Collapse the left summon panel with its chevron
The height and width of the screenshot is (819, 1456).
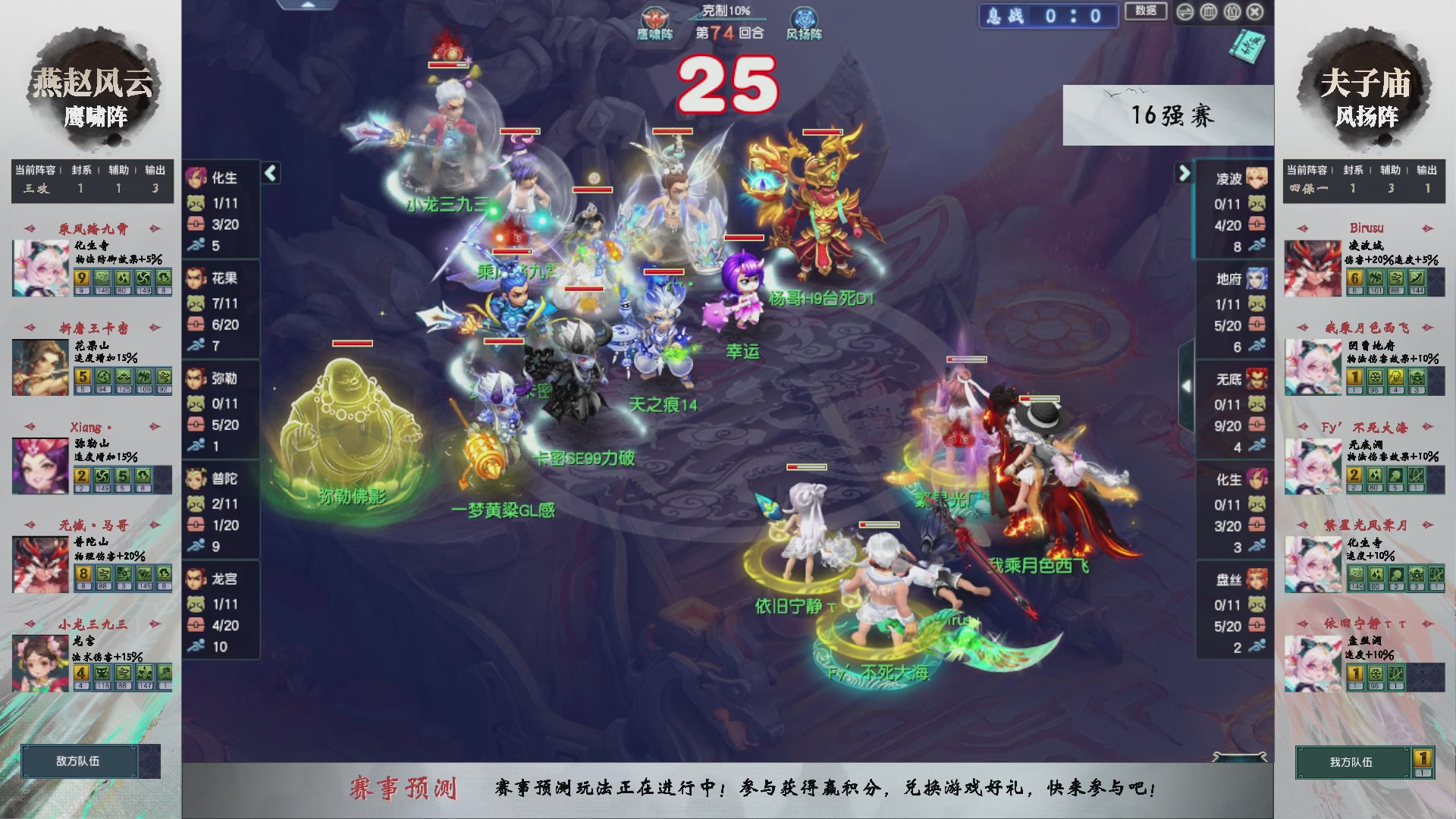pos(269,173)
